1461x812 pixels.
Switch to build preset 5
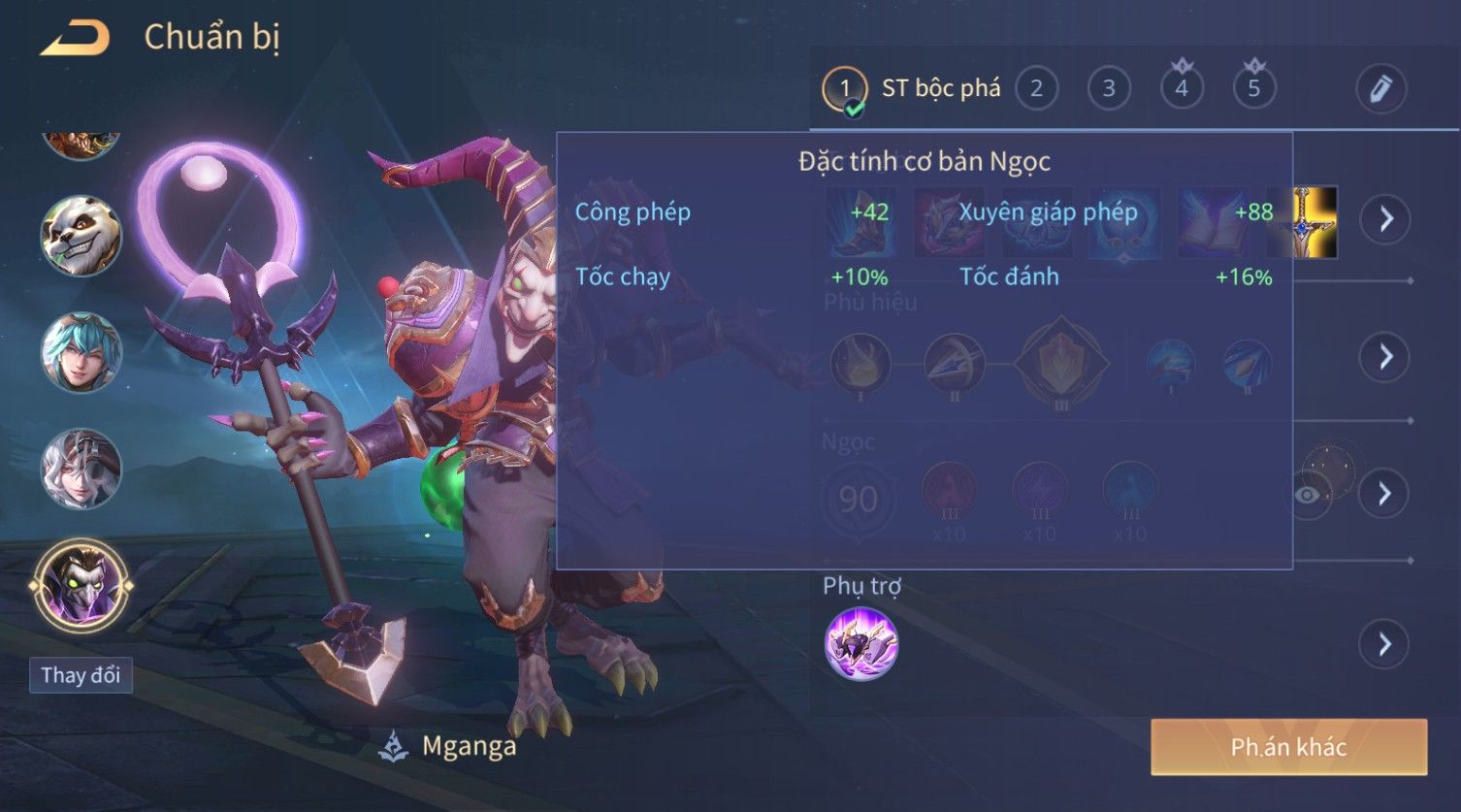[x=1253, y=89]
